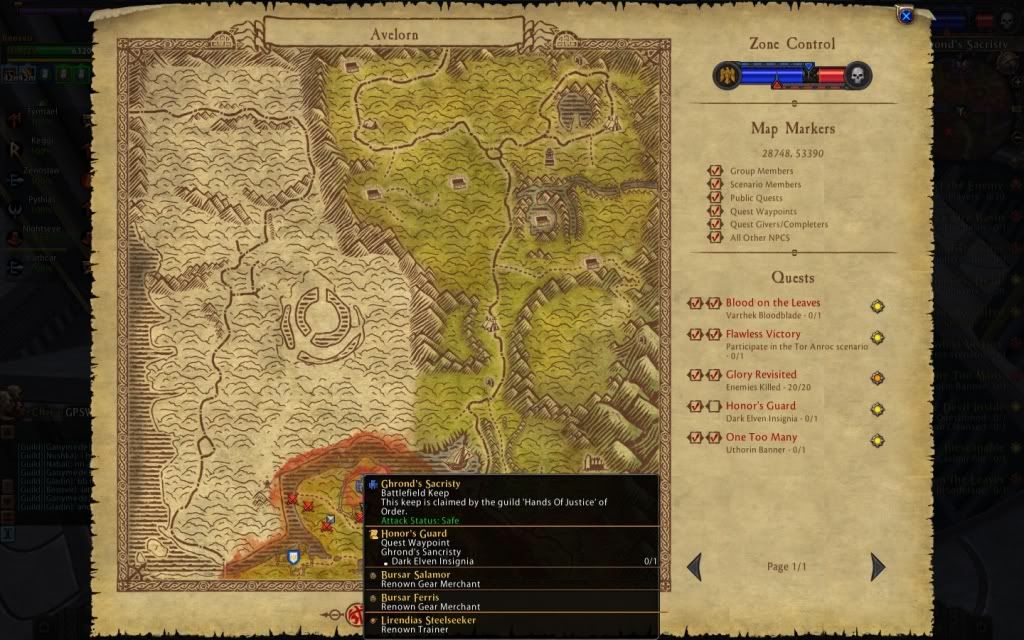The image size is (1024, 640).
Task: Click the blue shield marker on the map
Action: (x=294, y=557)
